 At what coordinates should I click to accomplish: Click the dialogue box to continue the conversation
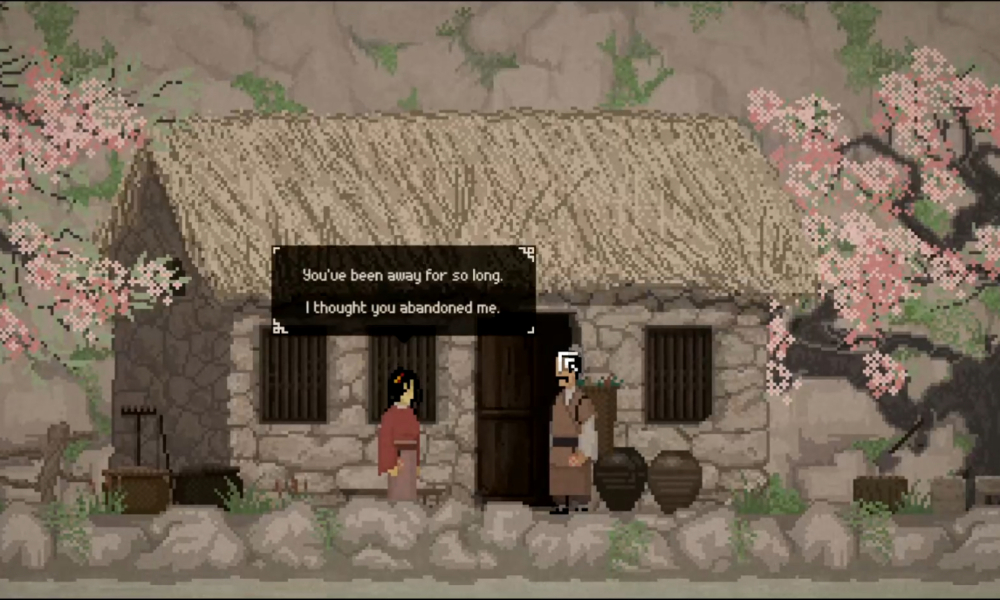click(403, 290)
